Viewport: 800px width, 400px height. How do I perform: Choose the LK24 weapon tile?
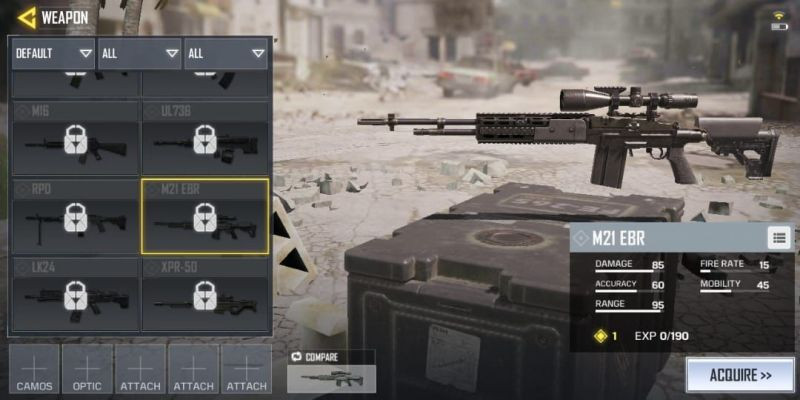(x=75, y=294)
